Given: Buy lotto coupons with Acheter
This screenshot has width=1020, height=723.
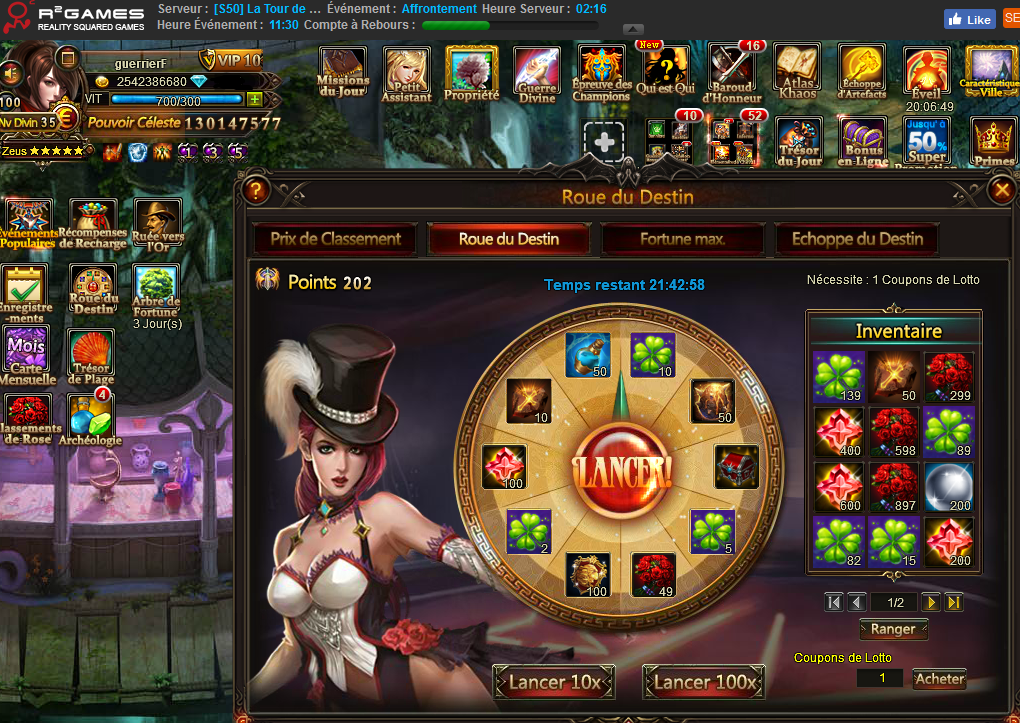Looking at the screenshot, I should 939,679.
